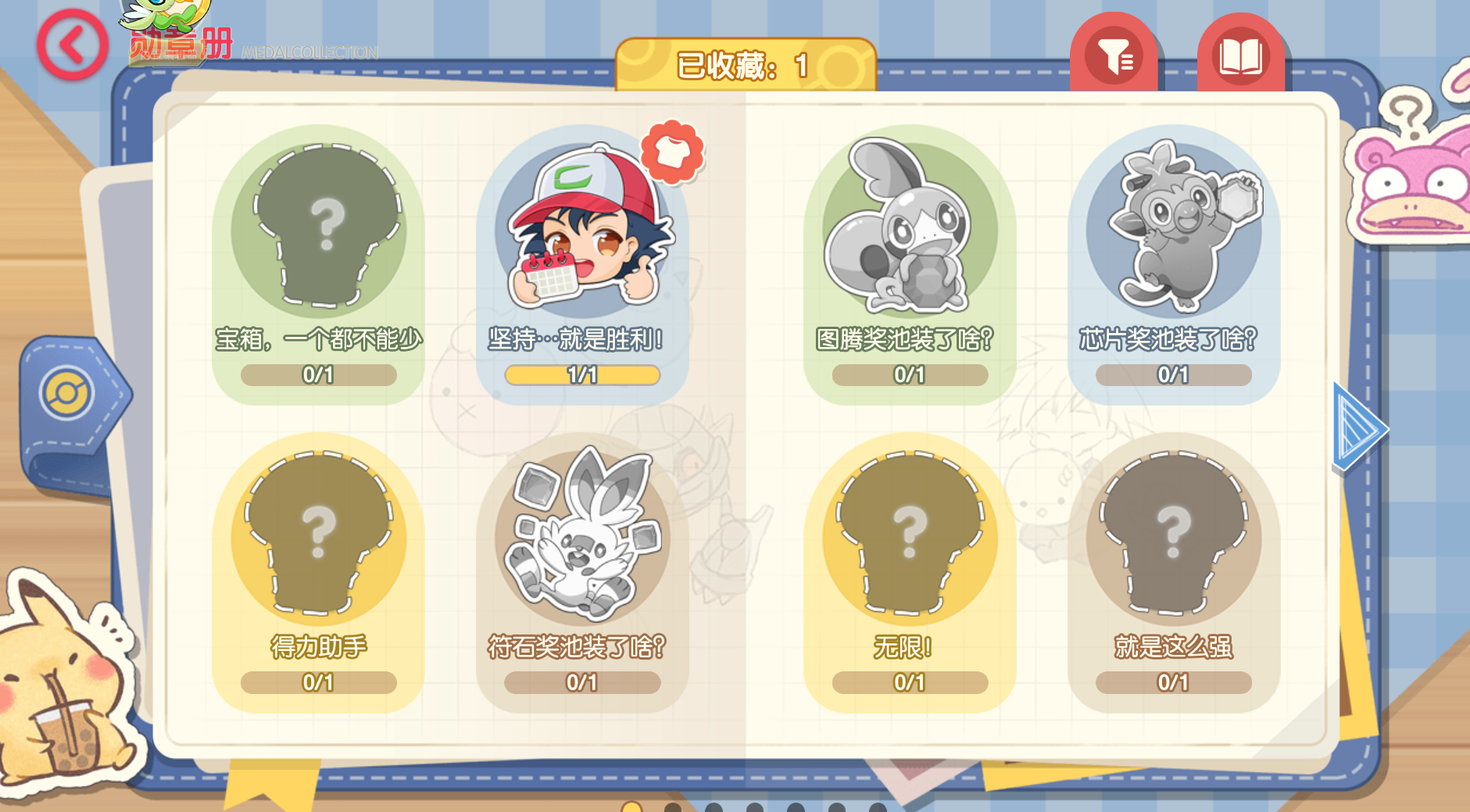Open the red book guide button
The width and height of the screenshot is (1470, 812).
1240,56
